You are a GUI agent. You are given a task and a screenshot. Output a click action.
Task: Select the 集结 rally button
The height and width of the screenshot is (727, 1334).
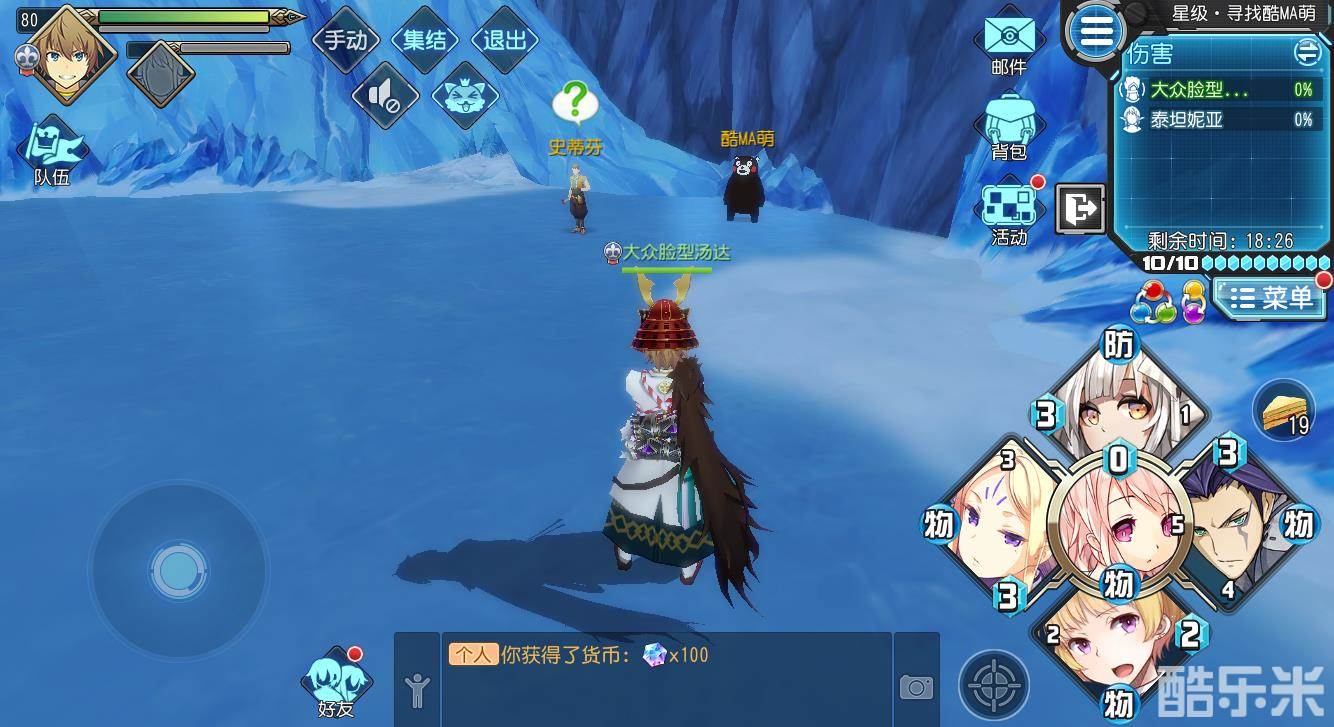(425, 40)
